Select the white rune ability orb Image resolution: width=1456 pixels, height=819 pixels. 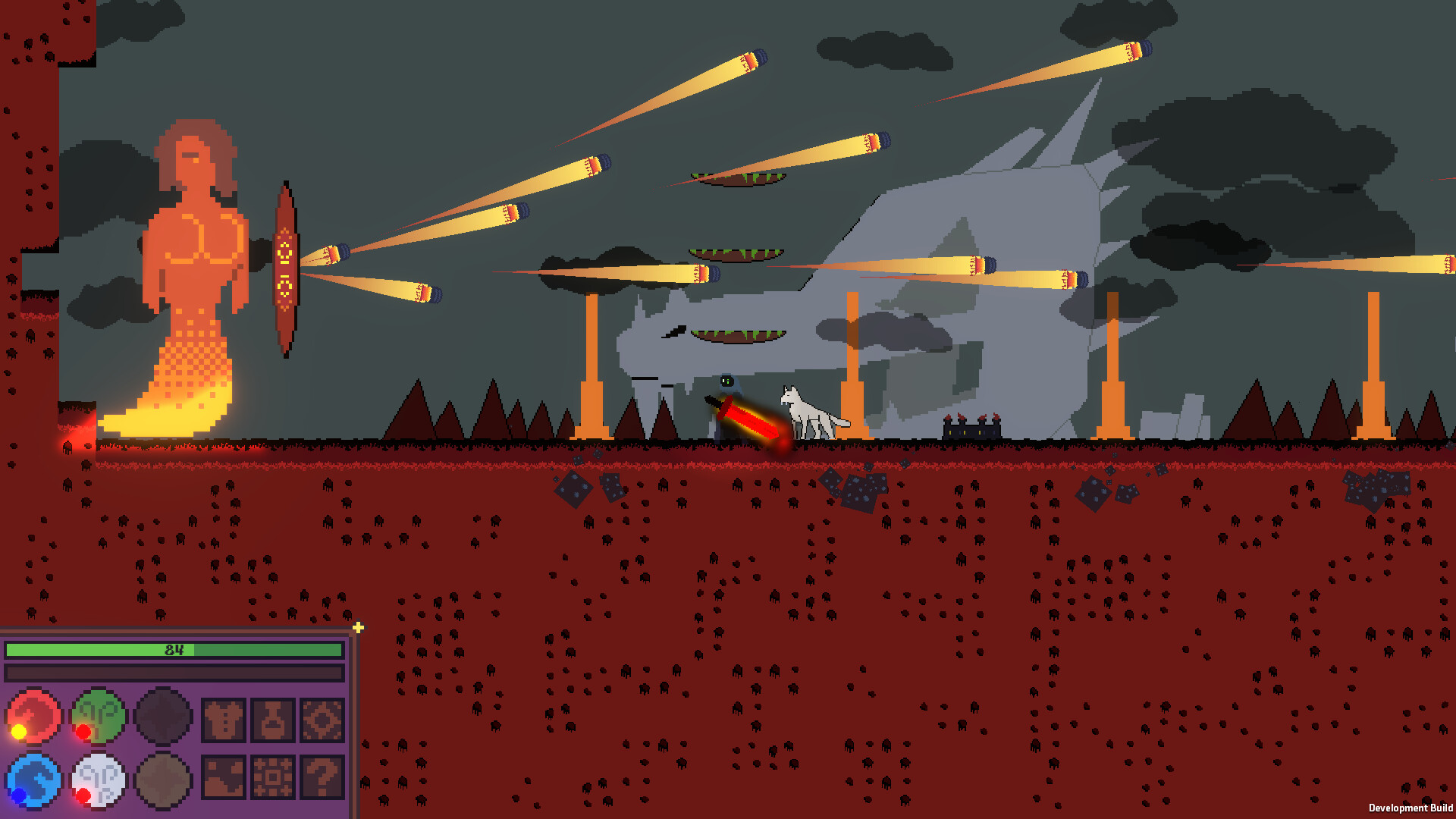(x=99, y=779)
